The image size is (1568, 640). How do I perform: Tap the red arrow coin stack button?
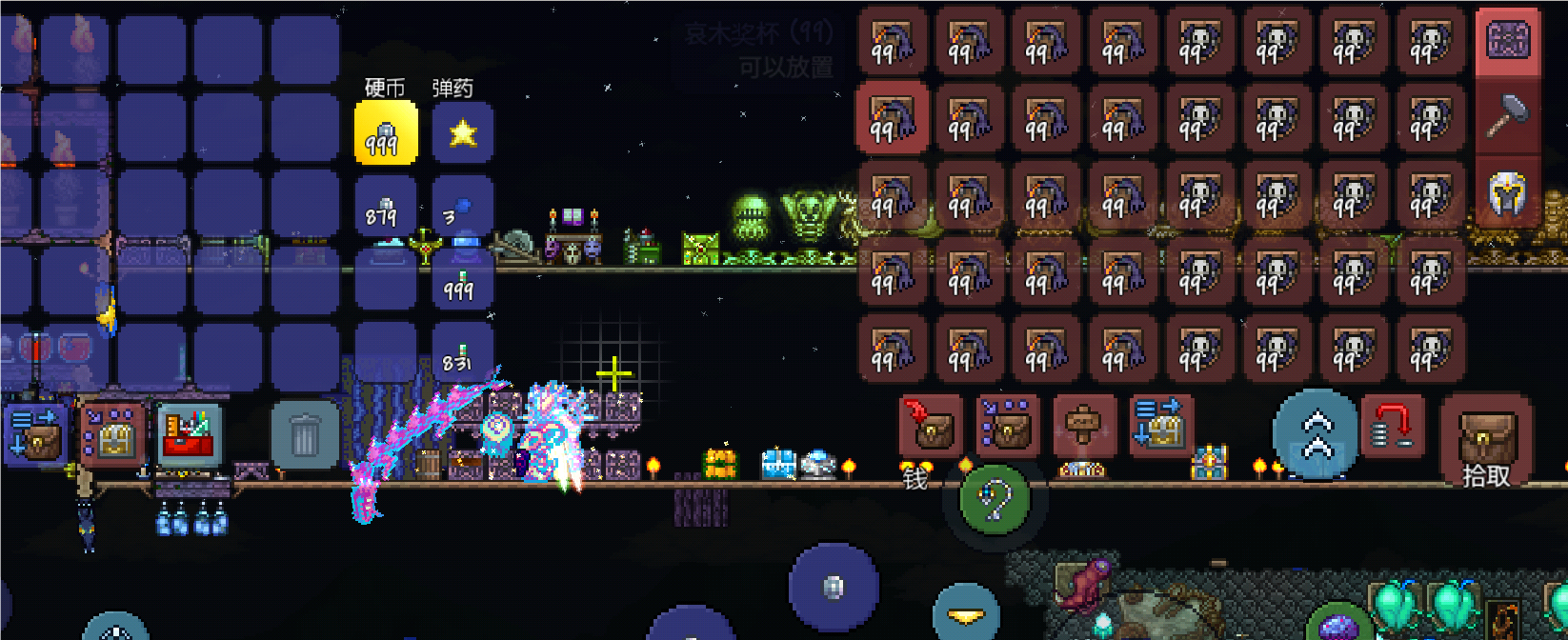pyautogui.click(x=1393, y=427)
